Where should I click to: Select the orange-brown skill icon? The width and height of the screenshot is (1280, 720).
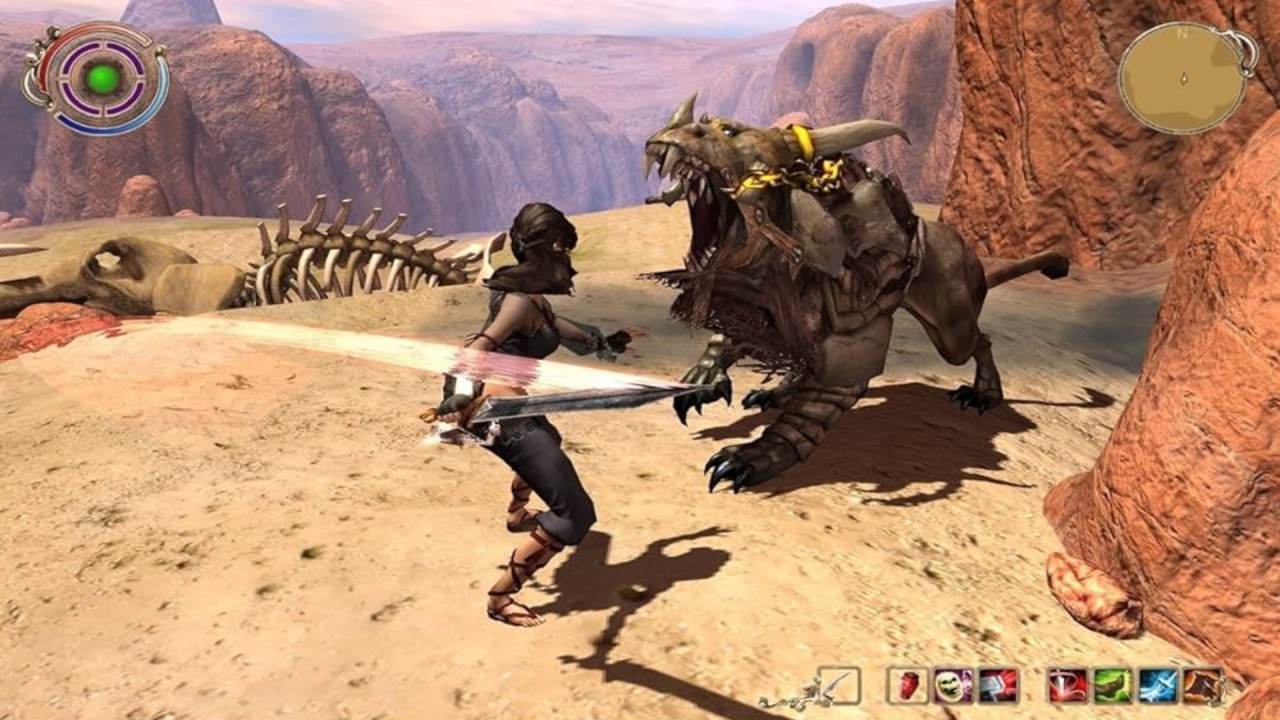point(1203,686)
